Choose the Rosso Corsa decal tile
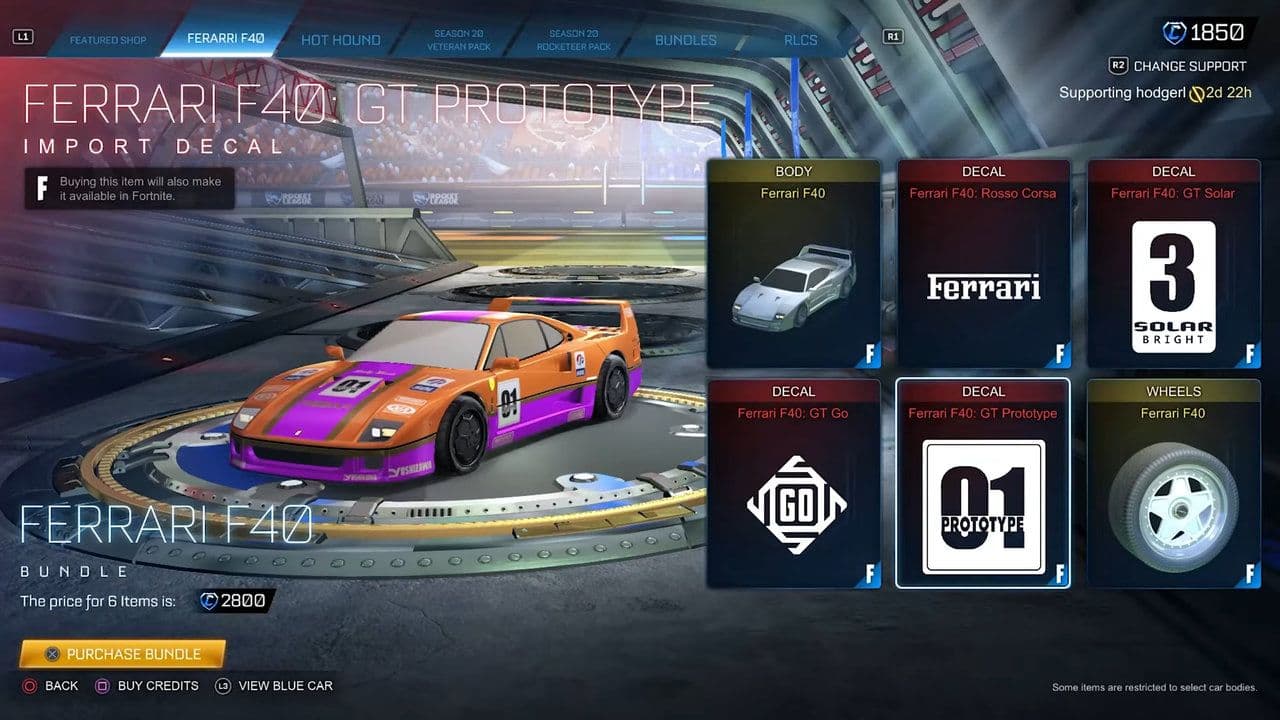The width and height of the screenshot is (1280, 720). tap(983, 264)
